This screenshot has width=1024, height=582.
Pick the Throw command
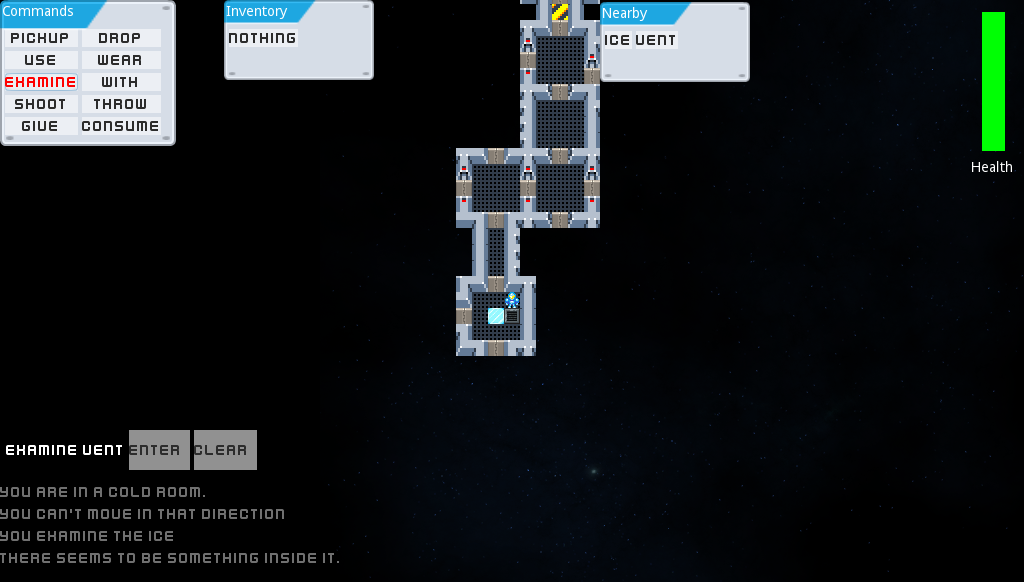click(120, 104)
